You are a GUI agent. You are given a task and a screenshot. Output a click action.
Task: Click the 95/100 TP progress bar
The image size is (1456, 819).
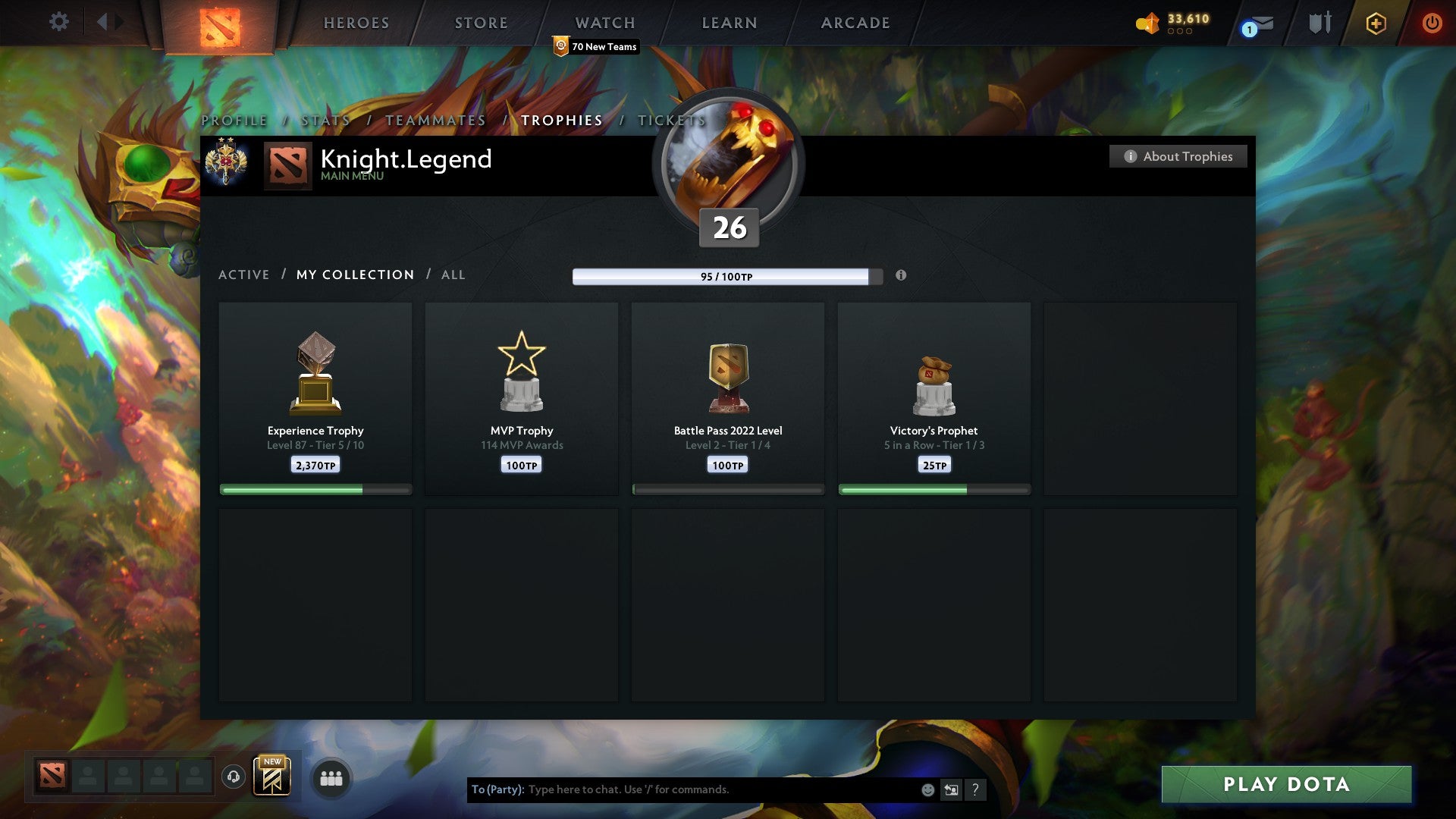click(x=723, y=277)
